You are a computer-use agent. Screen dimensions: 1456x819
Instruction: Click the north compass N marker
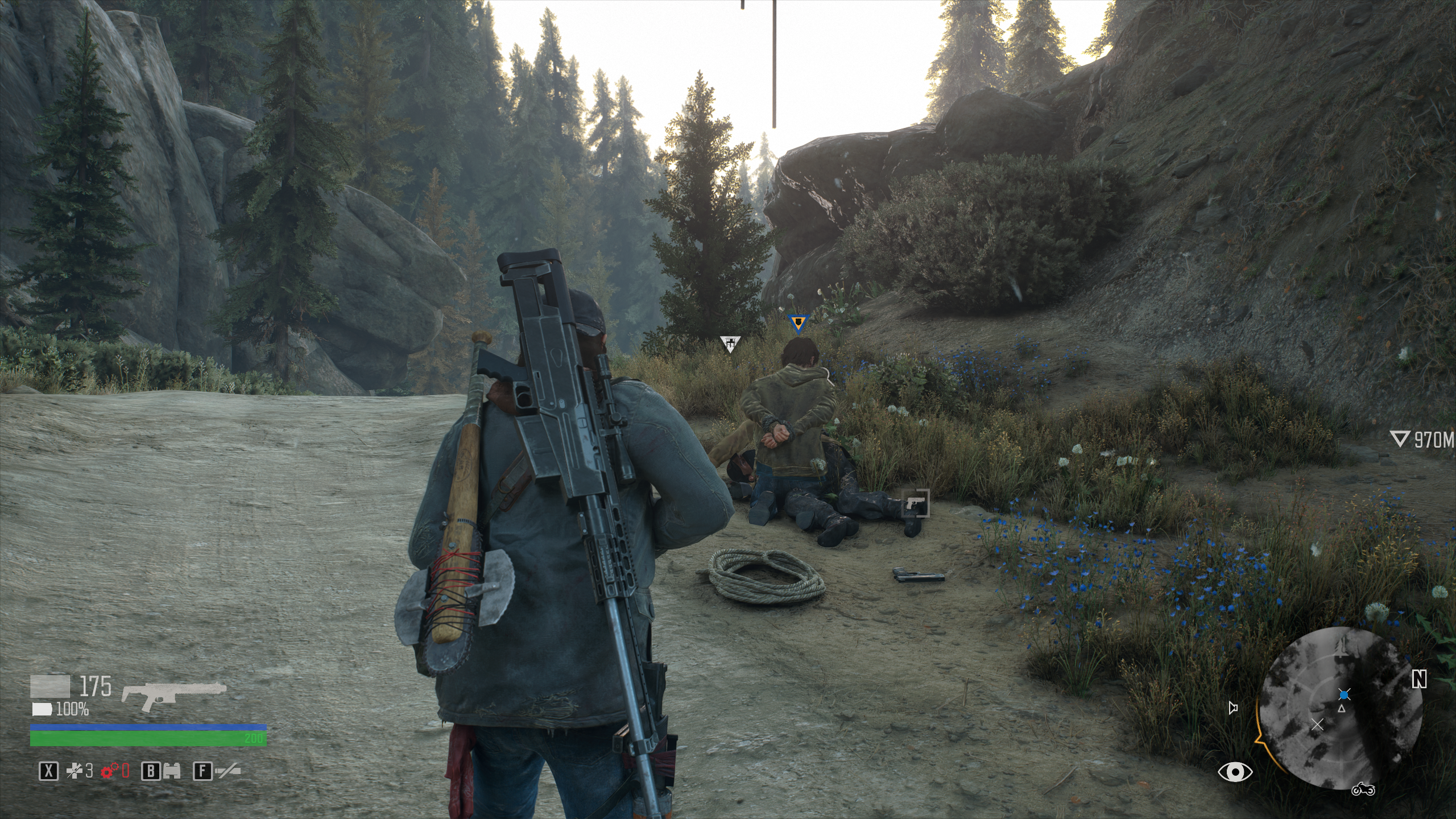point(1419,679)
